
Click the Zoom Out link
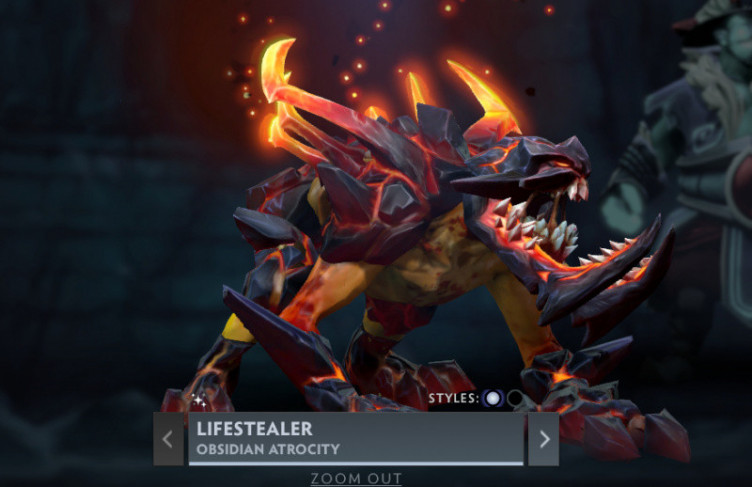[355, 478]
